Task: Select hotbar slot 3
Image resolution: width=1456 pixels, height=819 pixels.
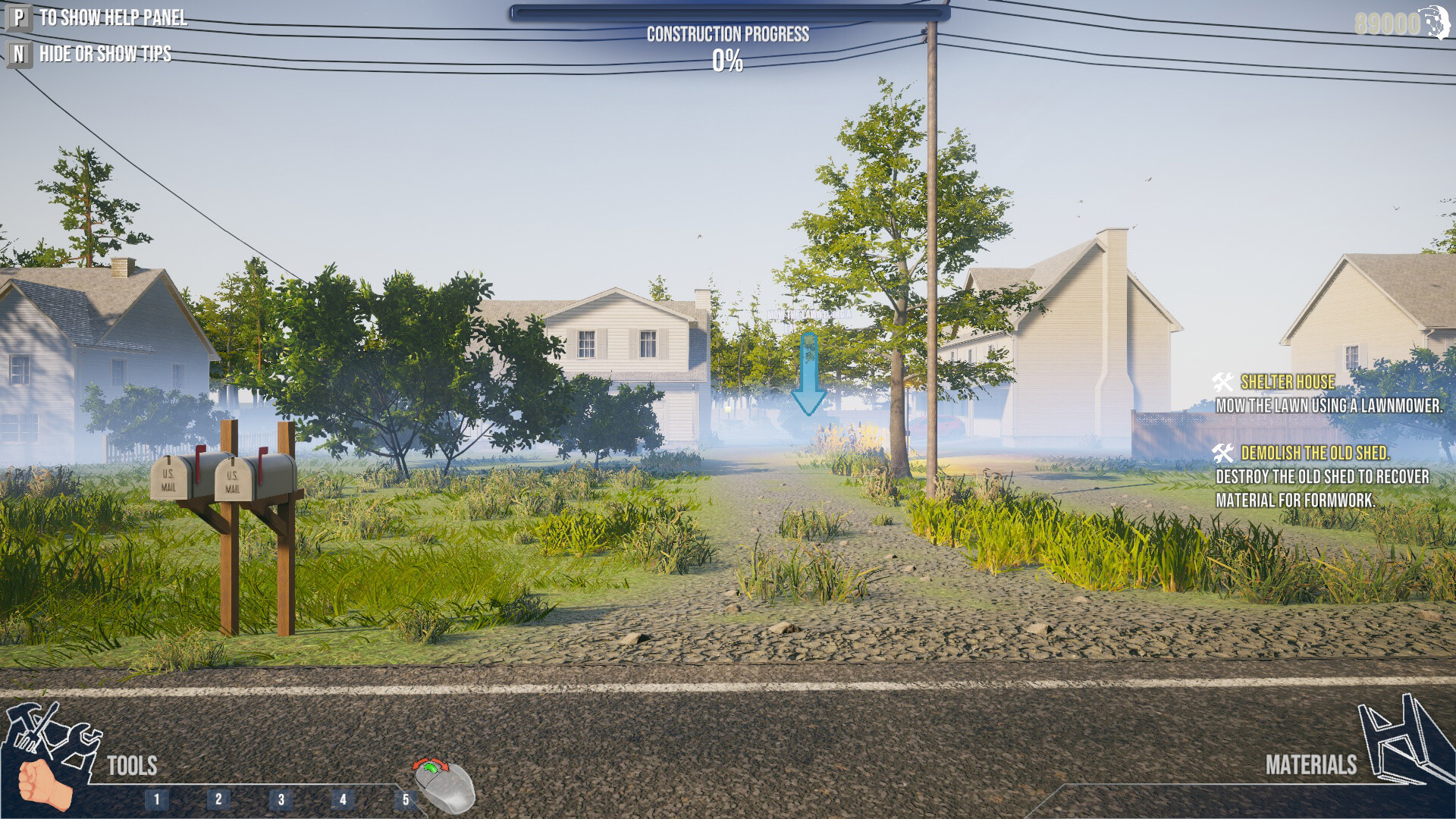Action: 282,797
